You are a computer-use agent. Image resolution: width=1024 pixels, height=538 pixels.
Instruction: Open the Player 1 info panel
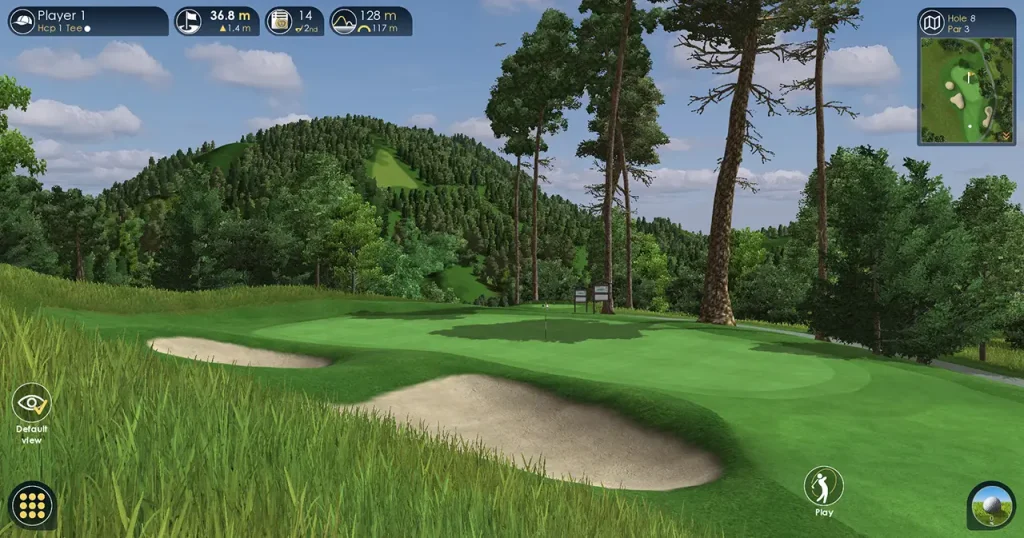coord(87,21)
